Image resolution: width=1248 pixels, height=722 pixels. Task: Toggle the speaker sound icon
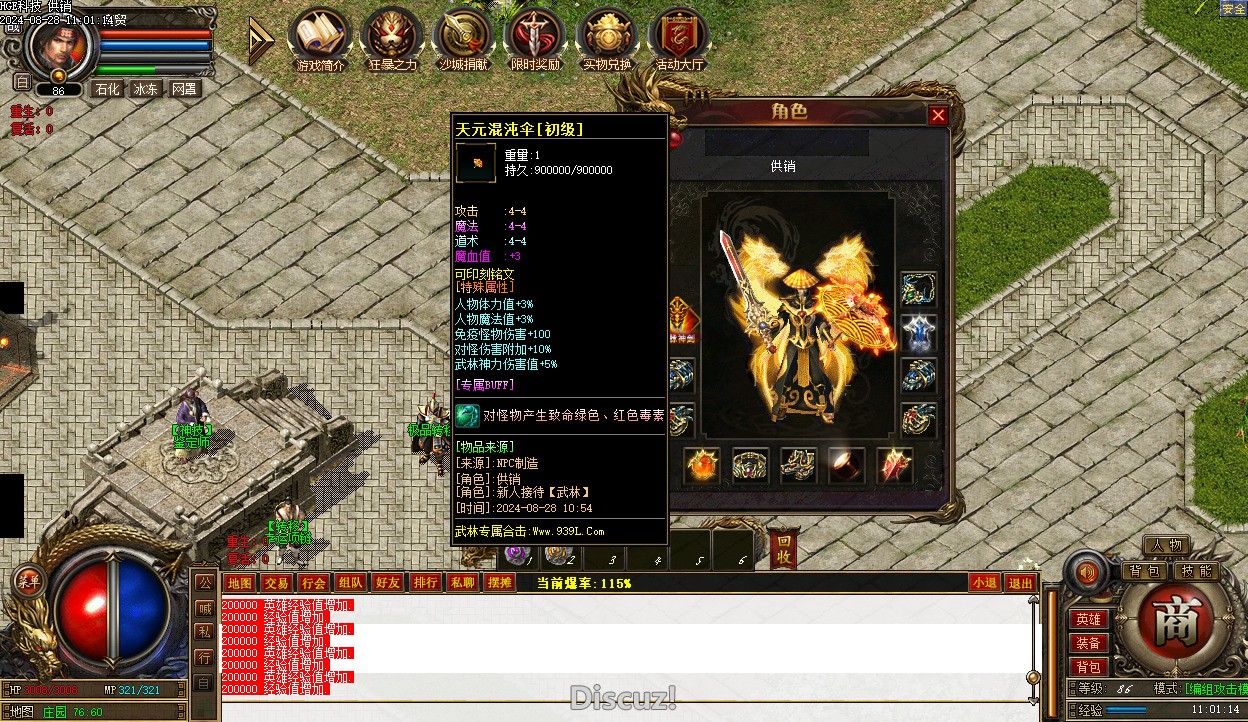tap(1087, 573)
